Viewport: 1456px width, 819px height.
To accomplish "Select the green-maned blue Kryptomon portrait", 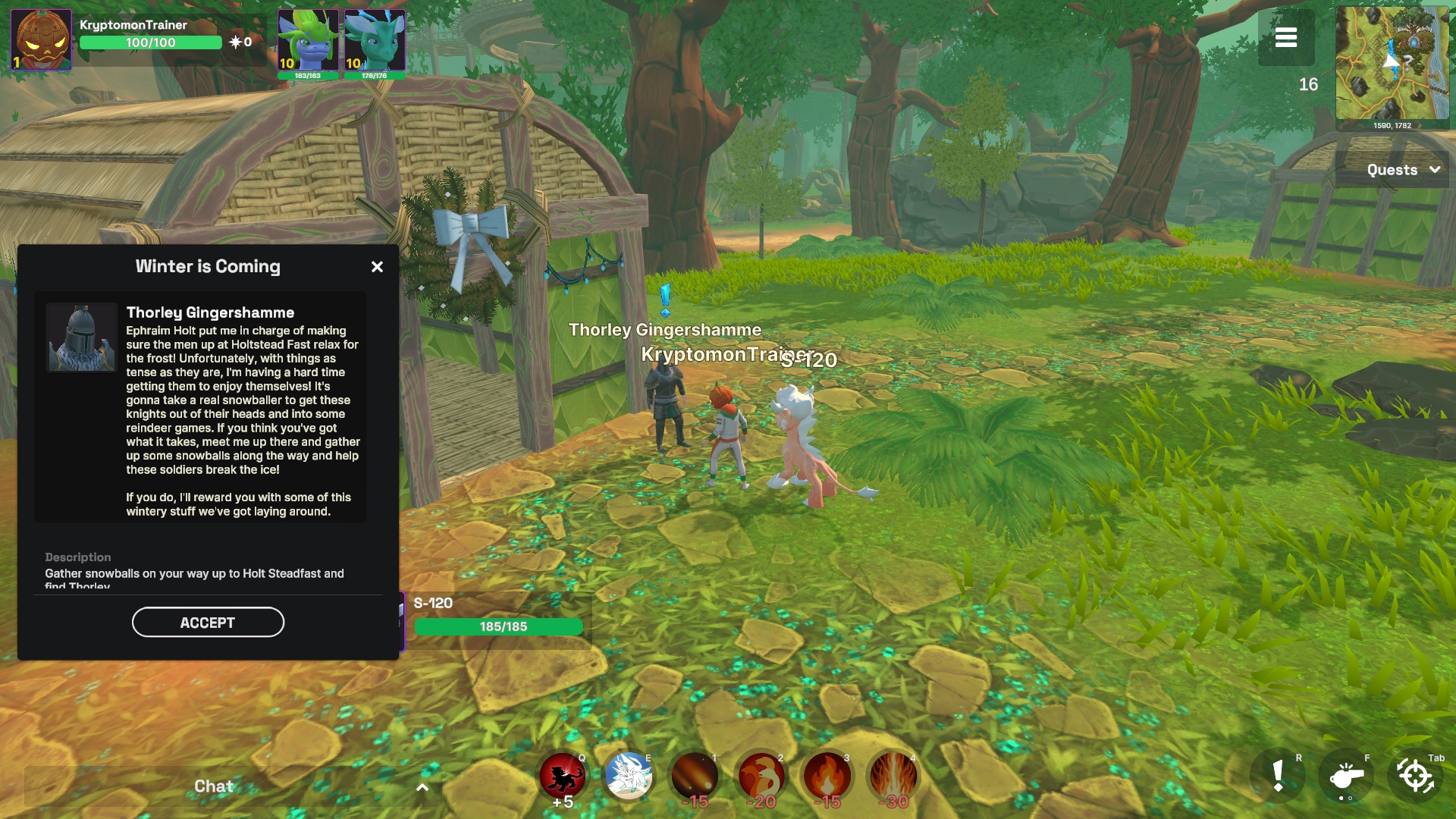I will tap(307, 40).
